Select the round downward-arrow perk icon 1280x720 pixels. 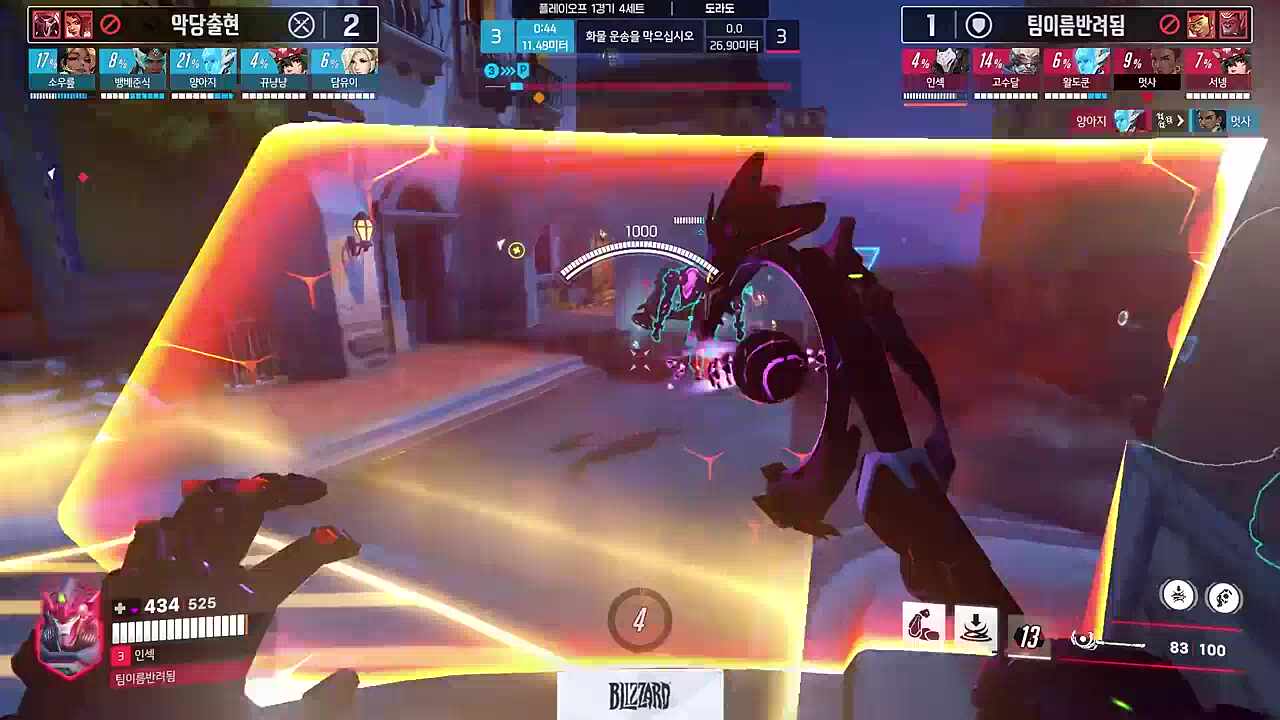tap(1179, 597)
